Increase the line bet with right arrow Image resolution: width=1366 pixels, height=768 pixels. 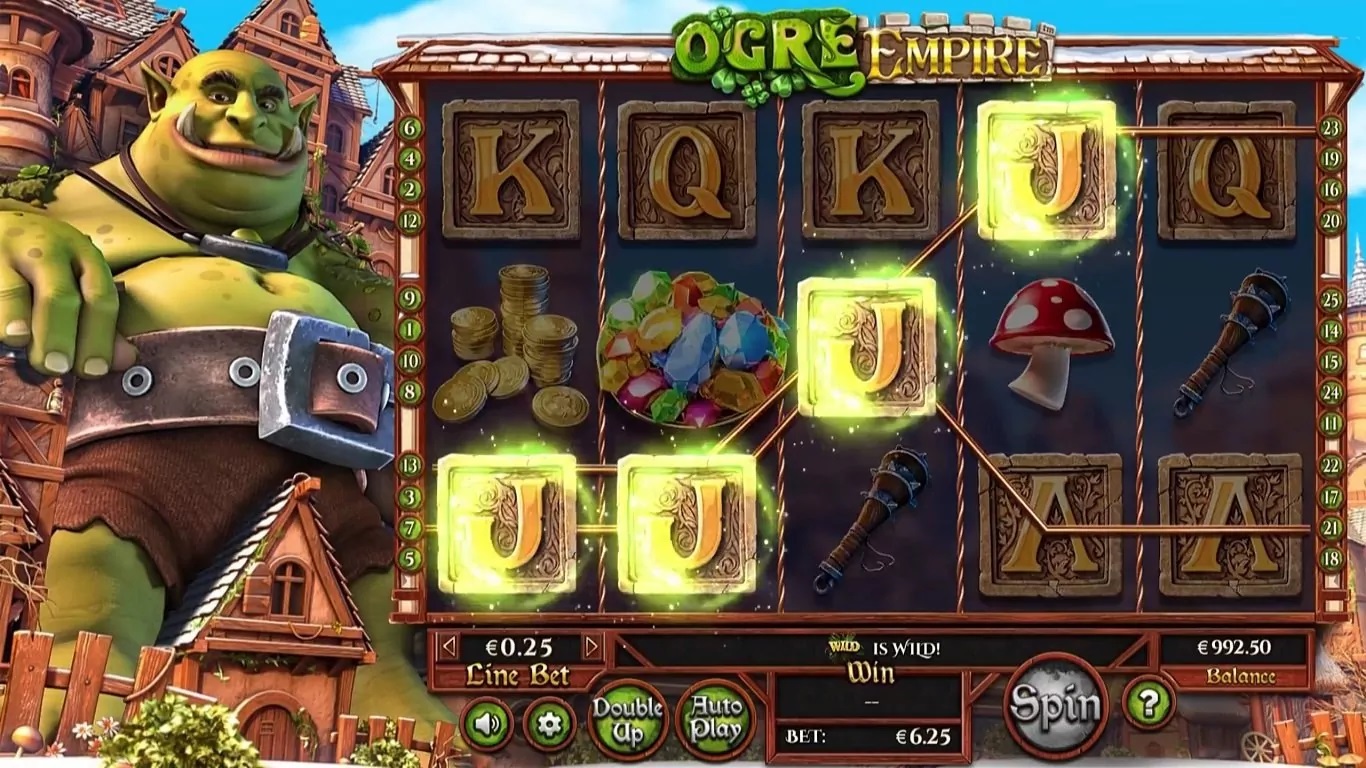tap(592, 647)
